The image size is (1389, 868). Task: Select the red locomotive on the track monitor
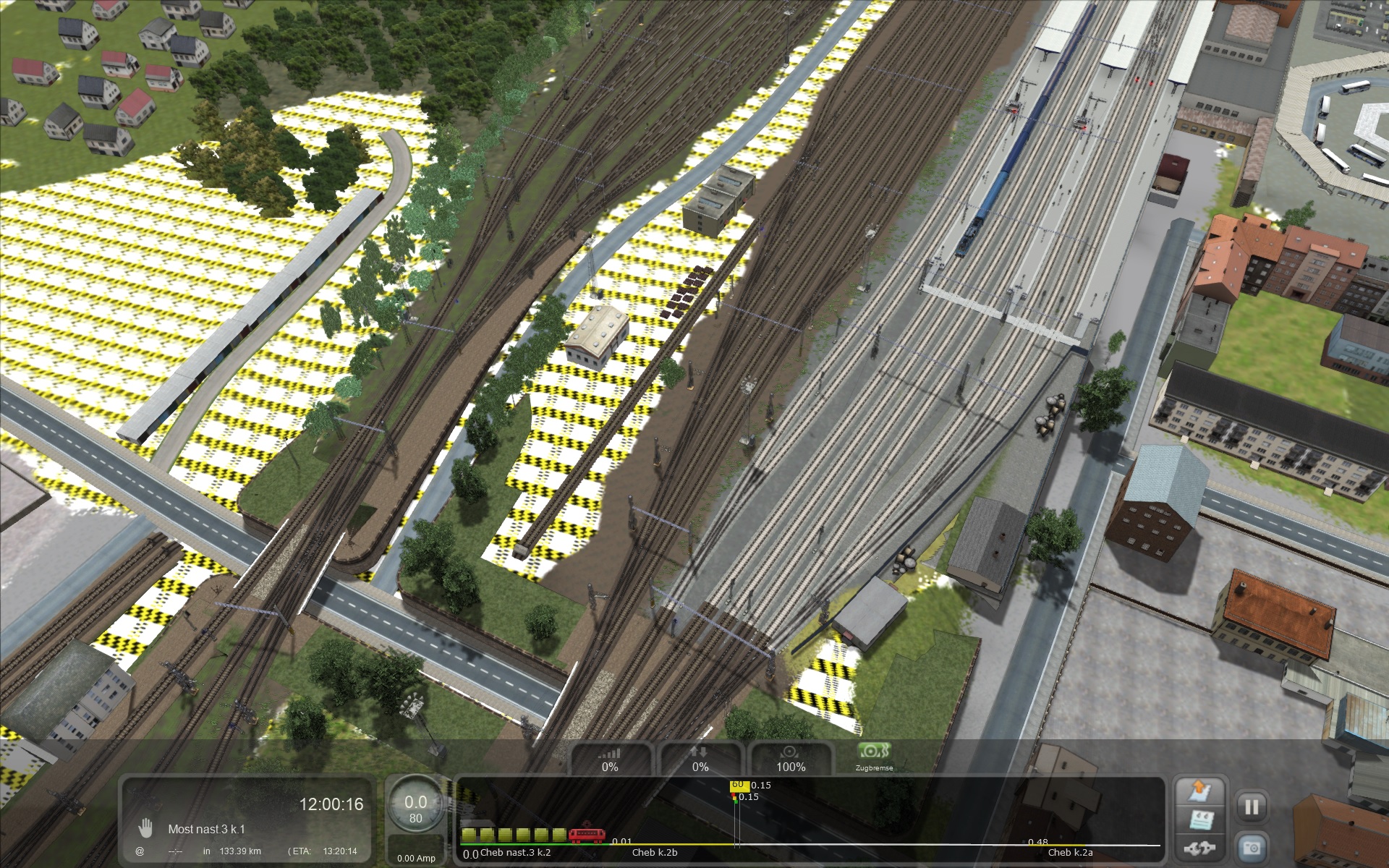587,835
